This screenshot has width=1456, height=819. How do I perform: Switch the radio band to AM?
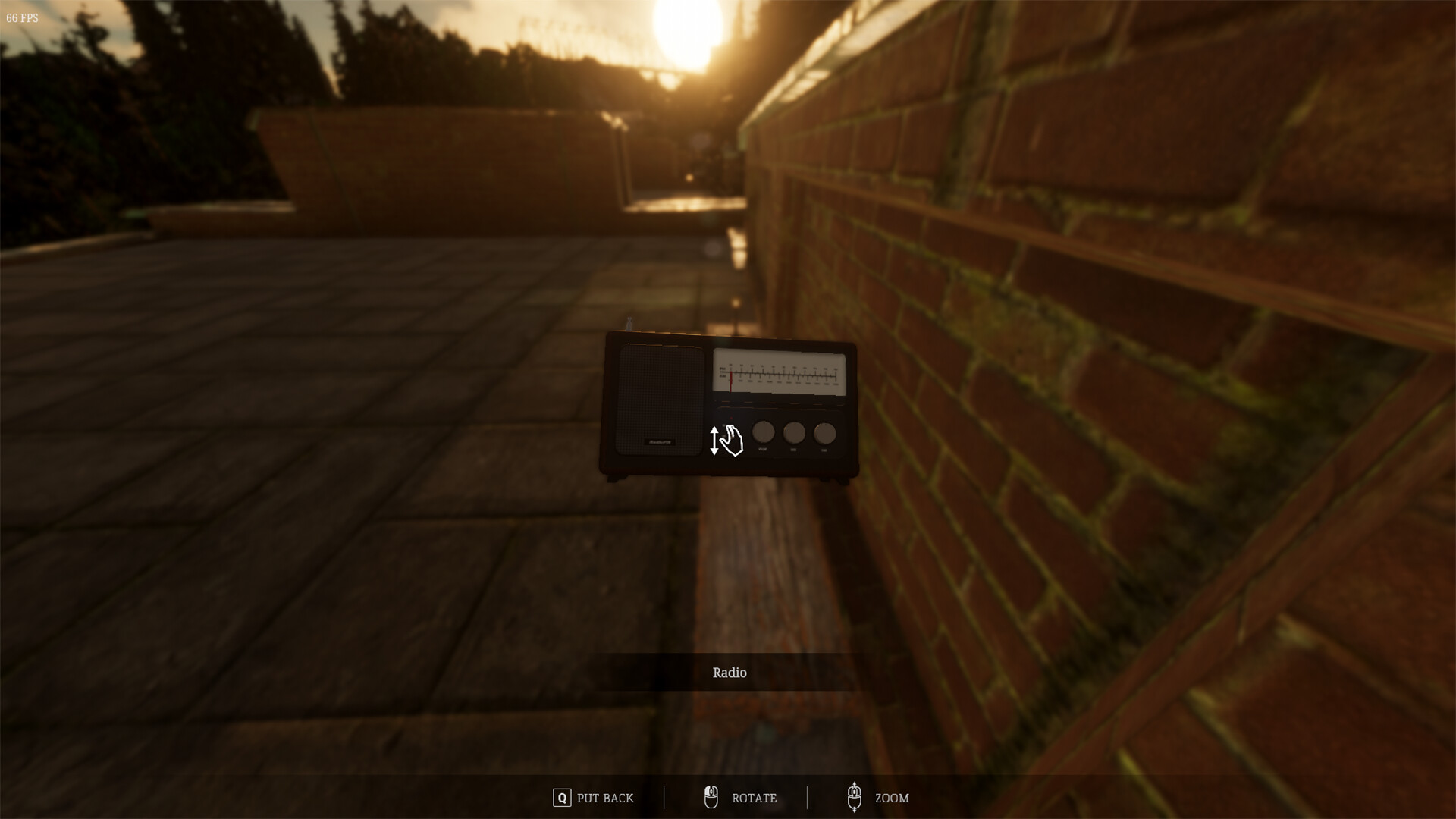tap(723, 436)
